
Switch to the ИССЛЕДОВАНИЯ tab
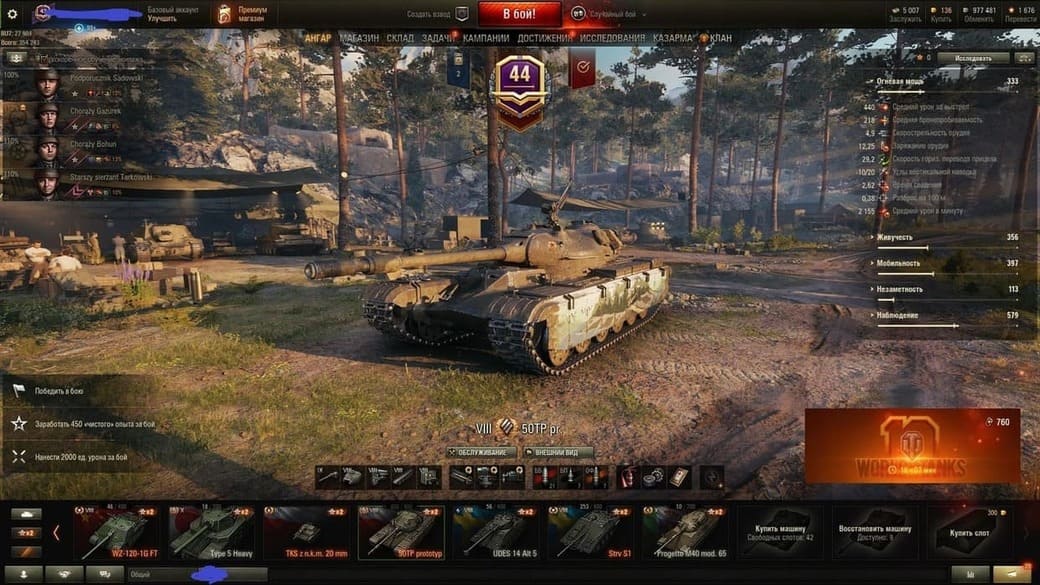click(613, 38)
